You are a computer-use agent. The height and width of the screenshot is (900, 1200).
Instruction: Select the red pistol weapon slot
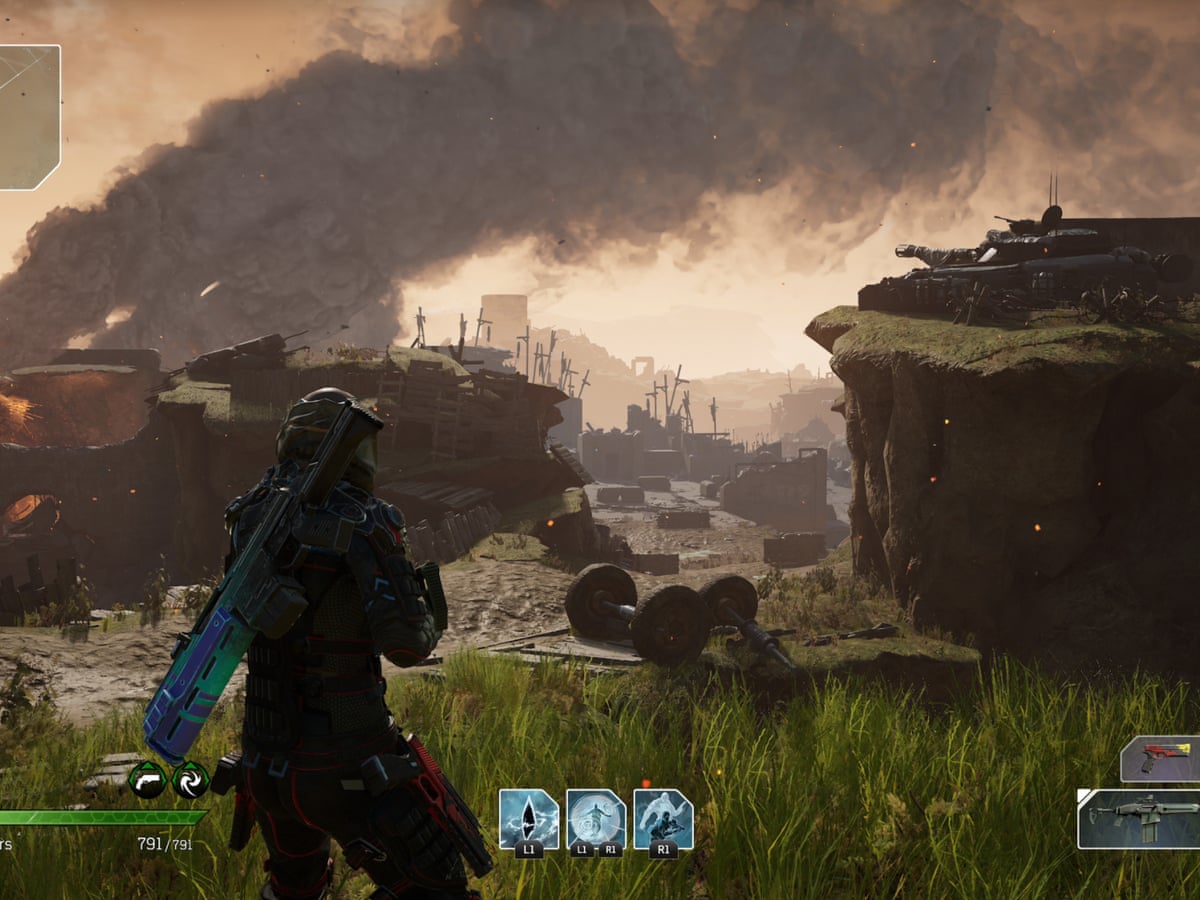coord(1161,758)
